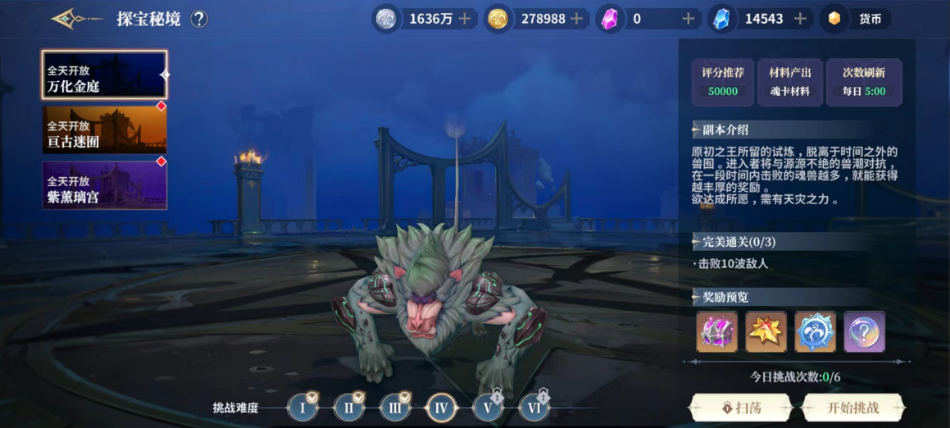Go back using the top-left arrow
Viewport: 950px width, 428px height.
tap(73, 18)
